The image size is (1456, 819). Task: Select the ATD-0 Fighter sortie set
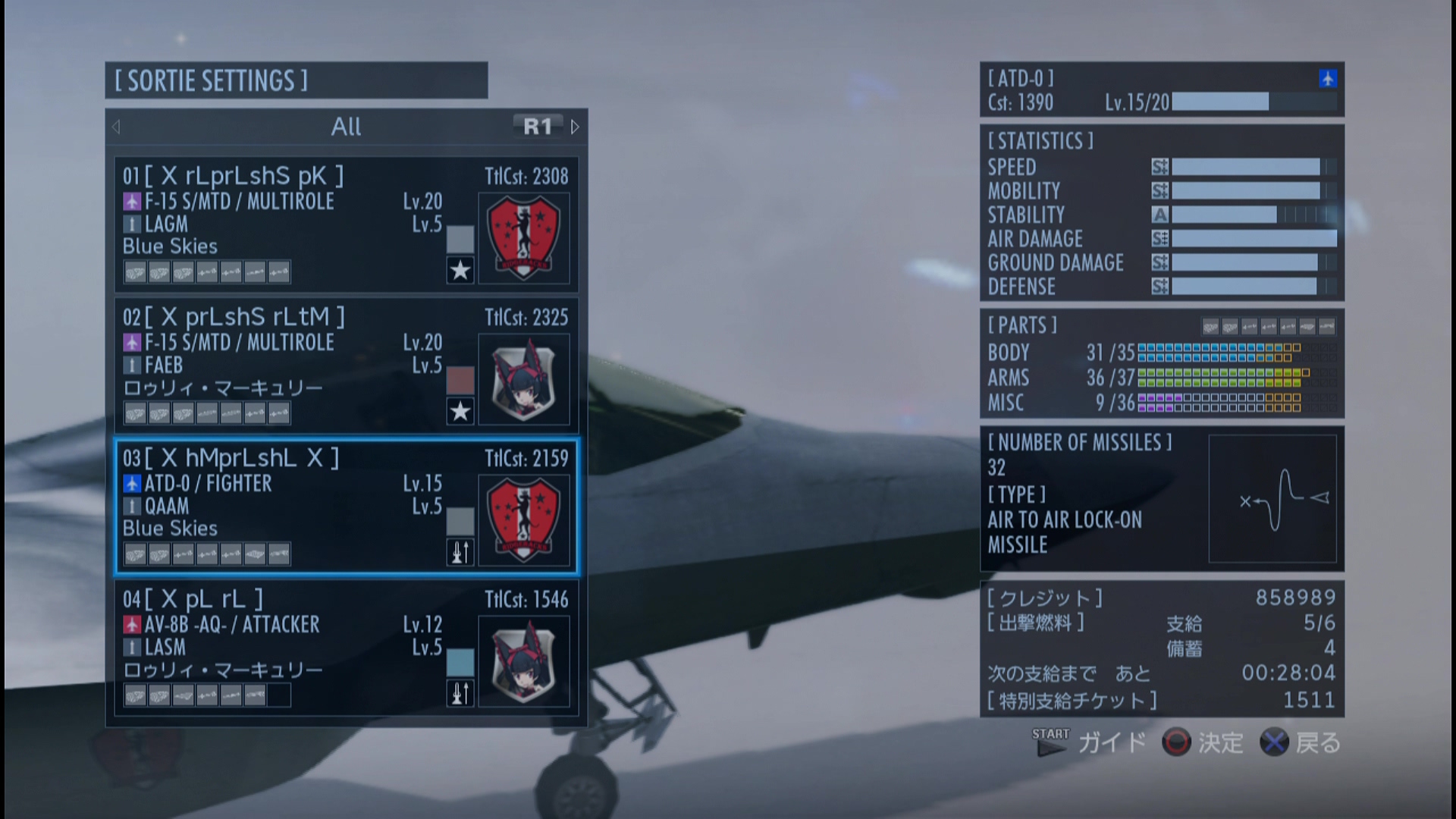click(346, 507)
